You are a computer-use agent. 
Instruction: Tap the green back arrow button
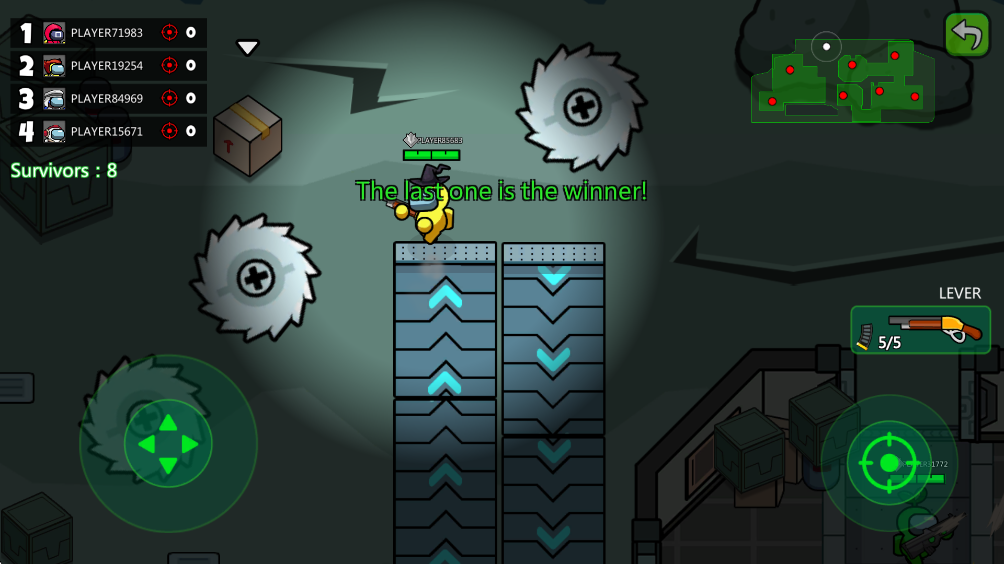[967, 34]
